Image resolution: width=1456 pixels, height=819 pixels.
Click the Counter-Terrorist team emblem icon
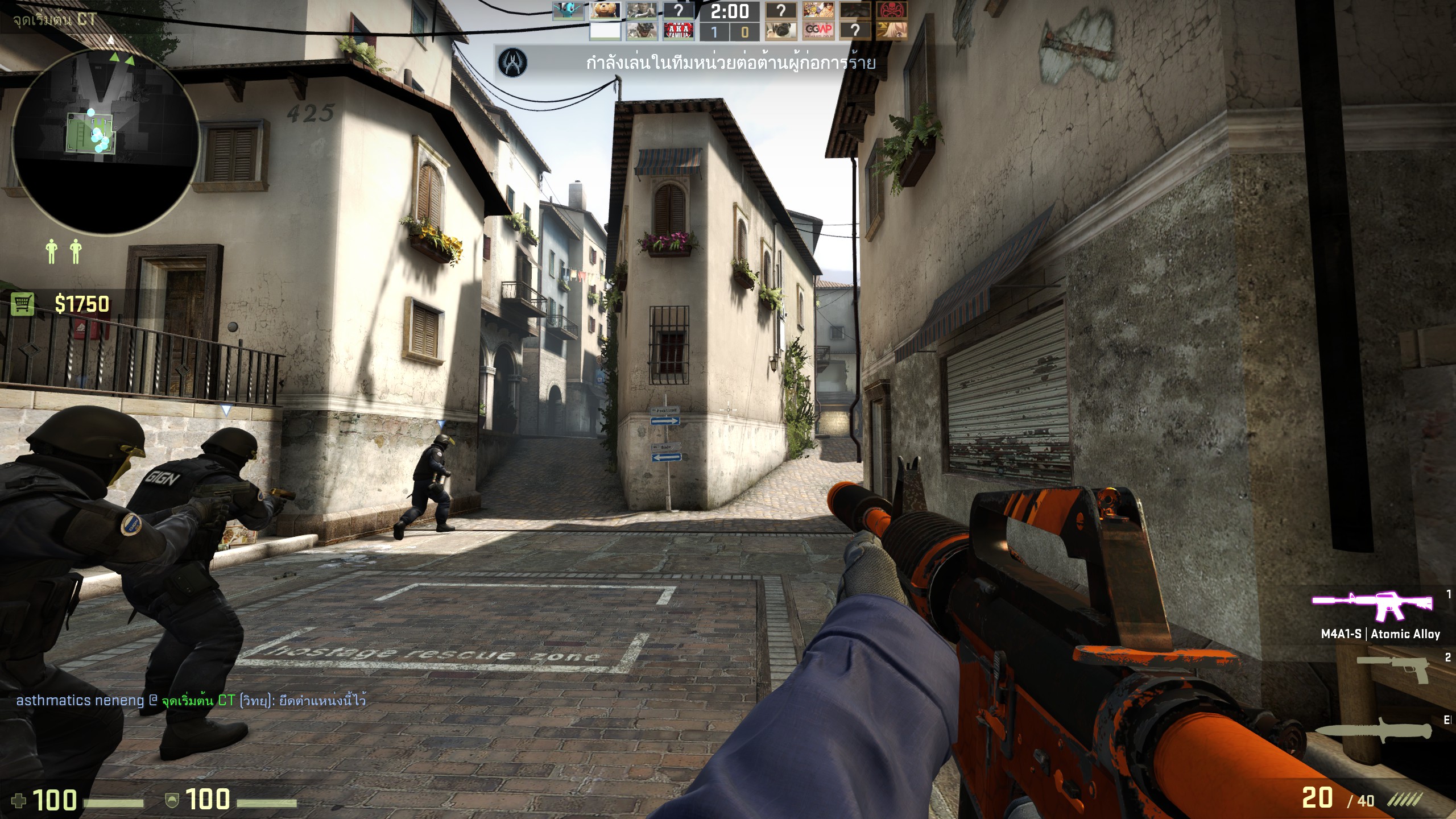(512, 62)
